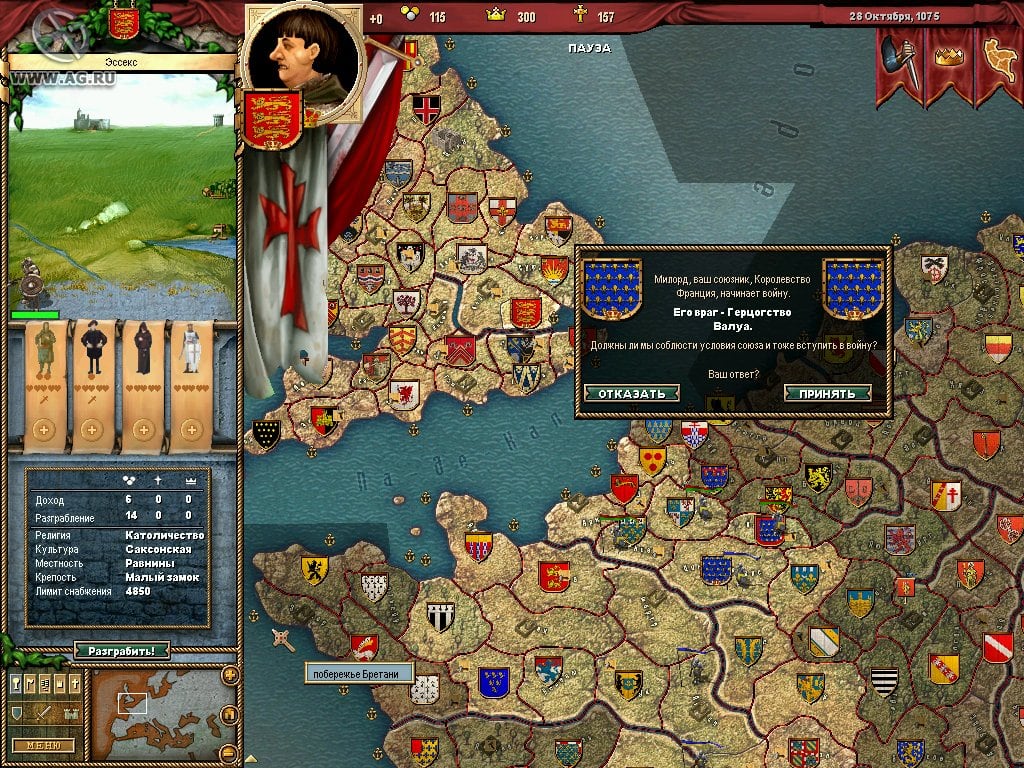Select the flag map mode icon
Image resolution: width=1024 pixels, height=768 pixels.
click(30, 683)
